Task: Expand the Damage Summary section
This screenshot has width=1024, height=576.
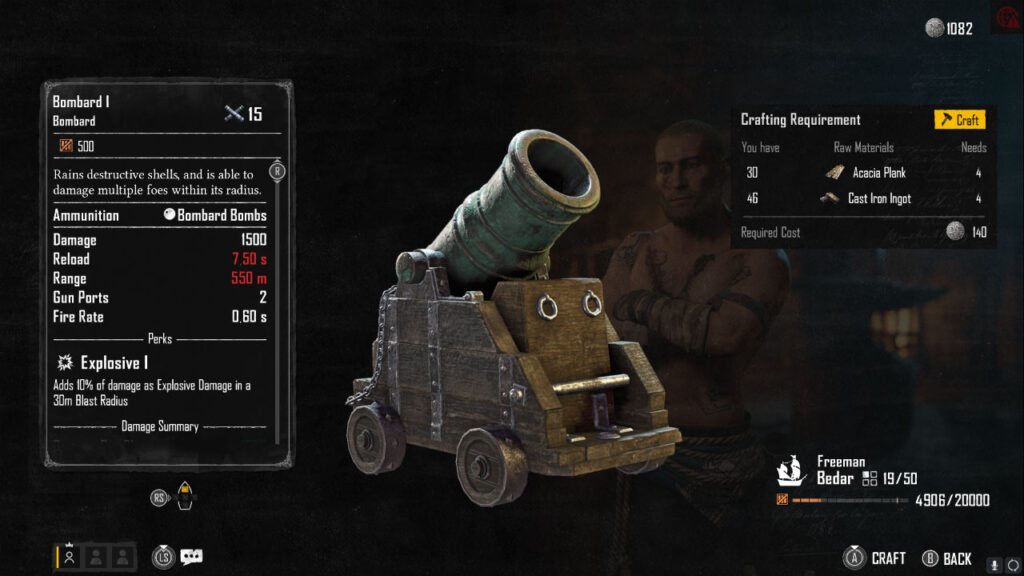Action: pyautogui.click(x=160, y=427)
